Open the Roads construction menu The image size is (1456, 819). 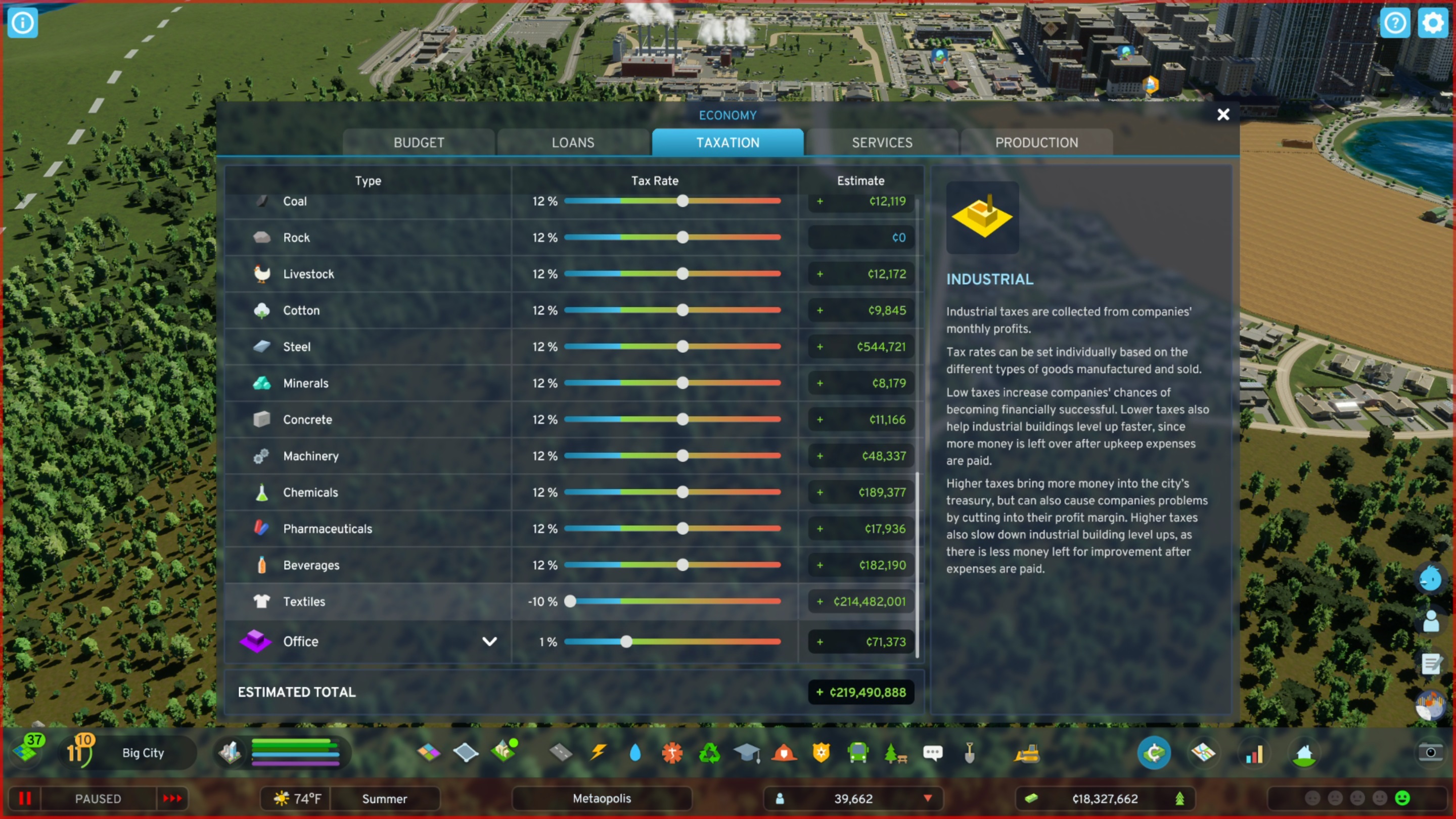561,753
